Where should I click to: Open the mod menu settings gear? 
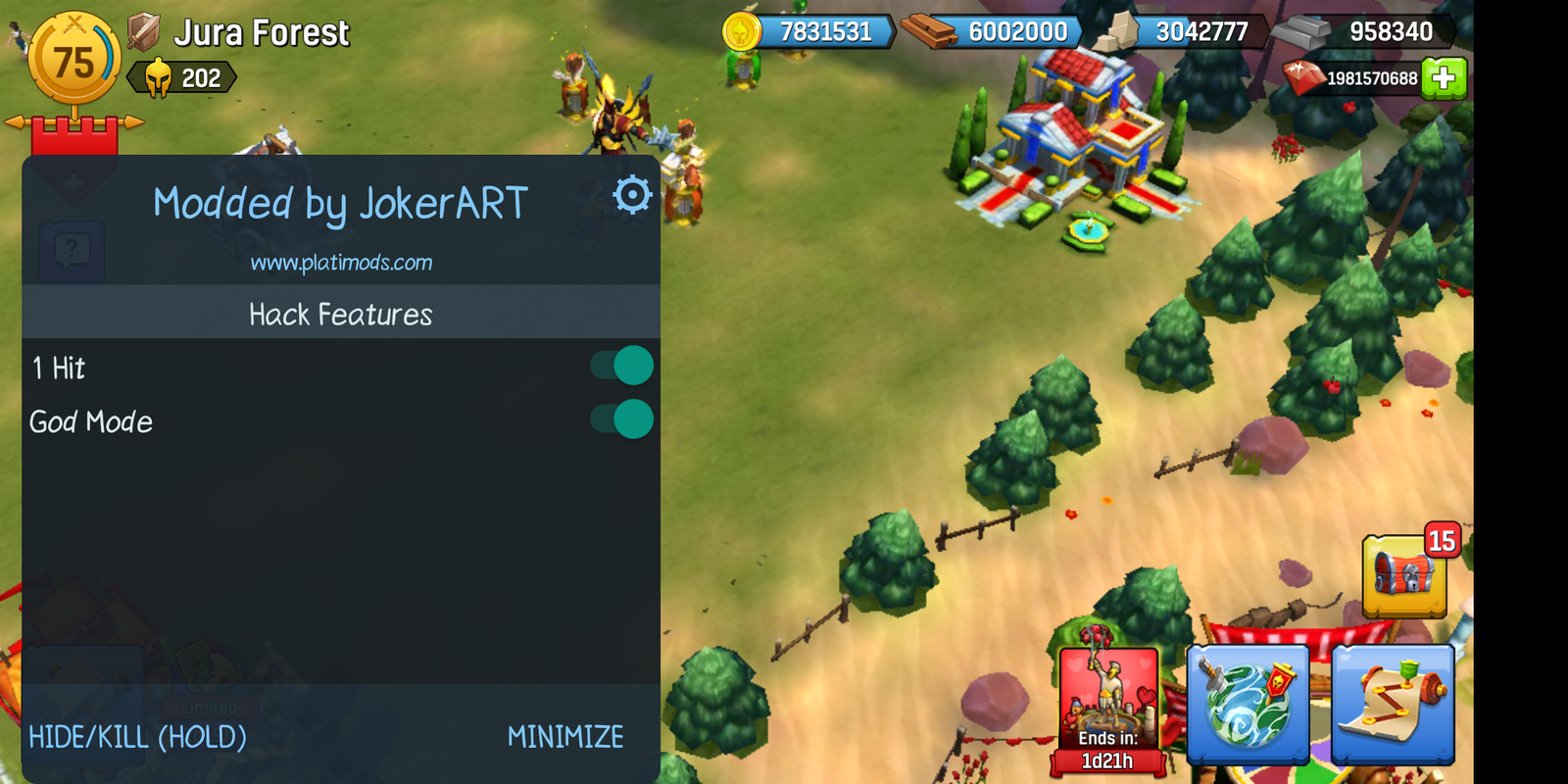coord(631,194)
